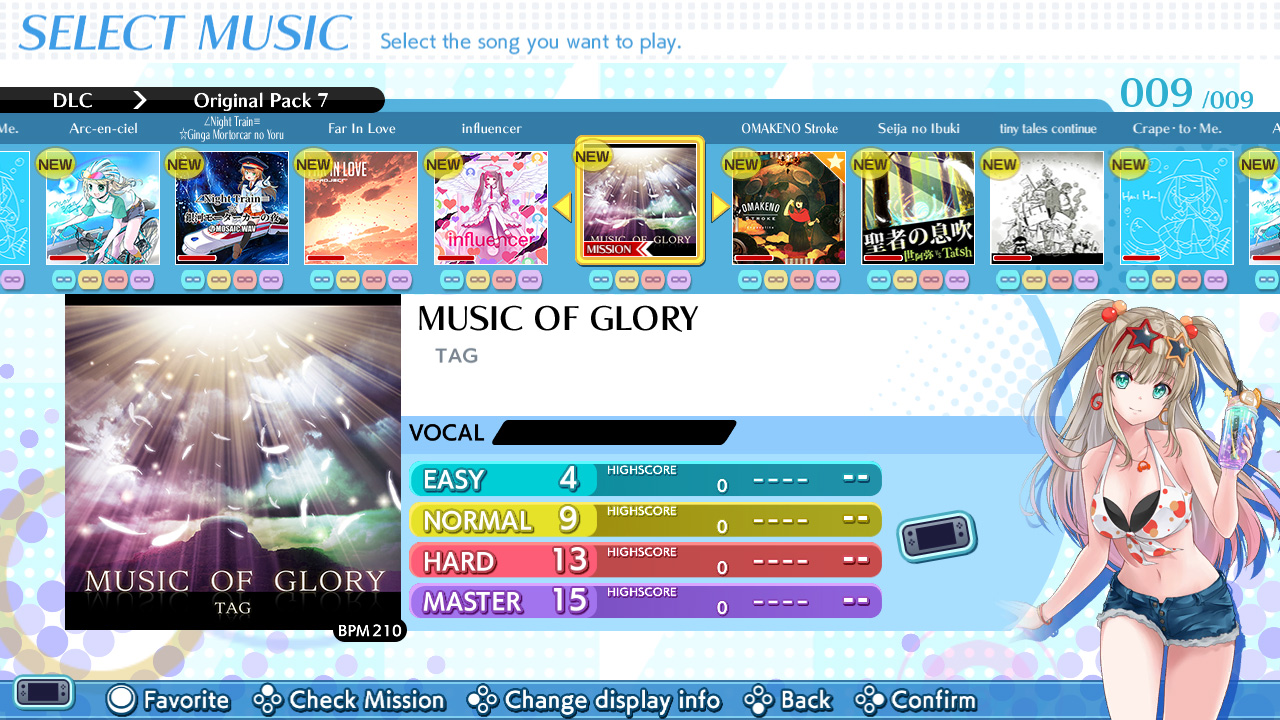1280x720 pixels.
Task: Click the left yellow arrow for previous song
Action: pos(561,207)
